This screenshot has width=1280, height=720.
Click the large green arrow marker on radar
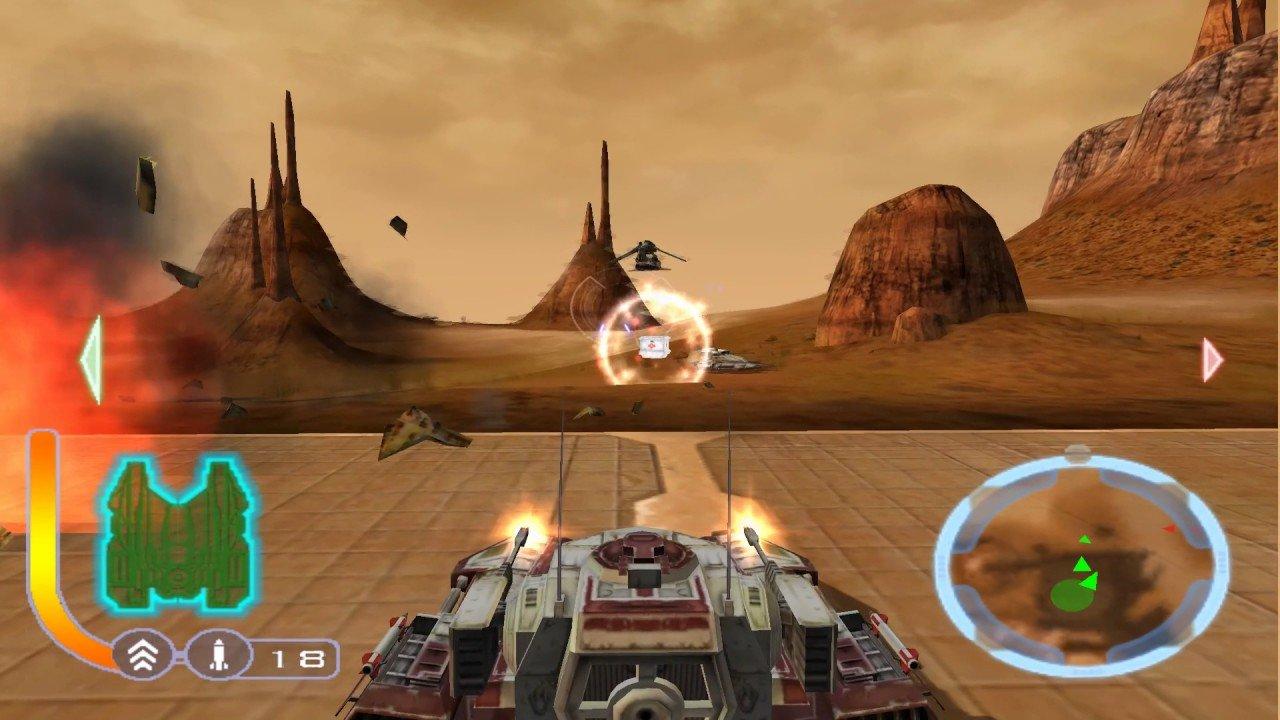[1082, 565]
